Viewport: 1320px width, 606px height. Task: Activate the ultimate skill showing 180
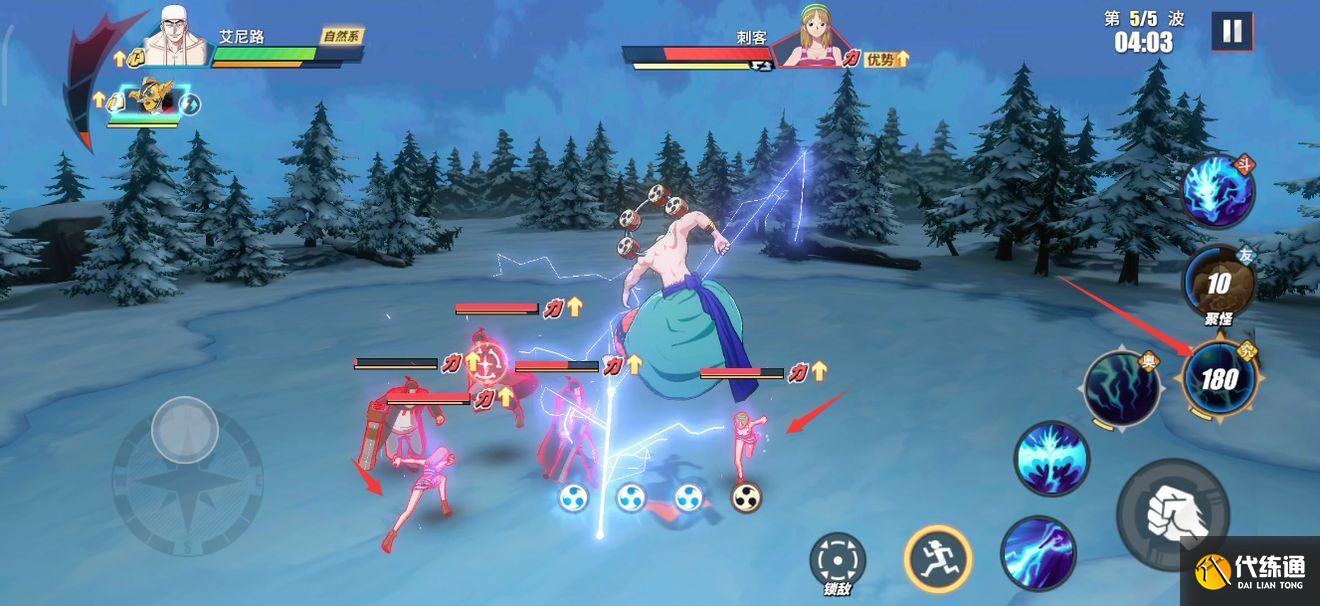point(1218,378)
